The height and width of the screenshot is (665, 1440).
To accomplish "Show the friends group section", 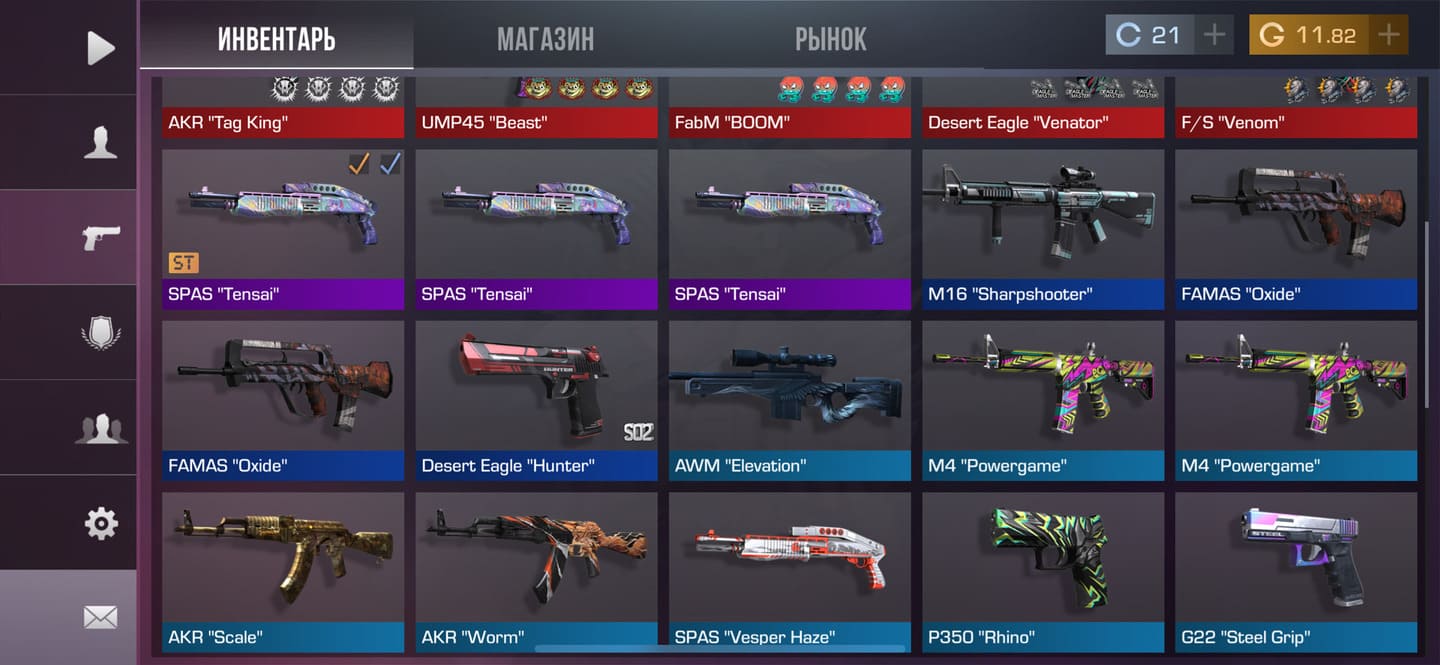I will tap(100, 428).
